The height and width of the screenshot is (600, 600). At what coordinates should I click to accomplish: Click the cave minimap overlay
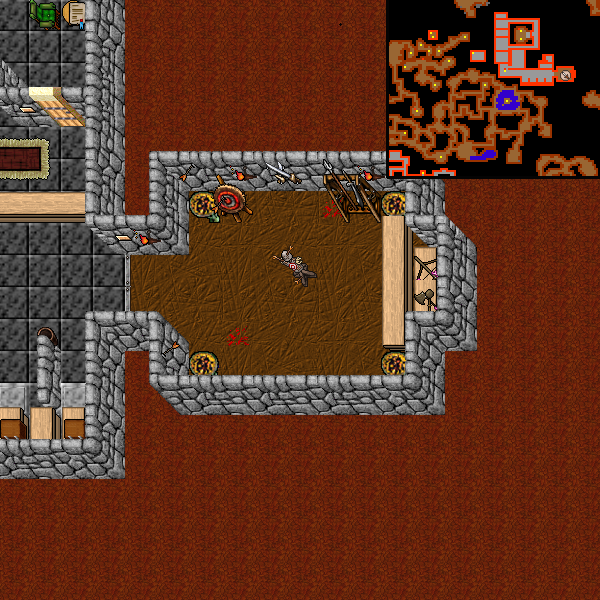tap(493, 88)
